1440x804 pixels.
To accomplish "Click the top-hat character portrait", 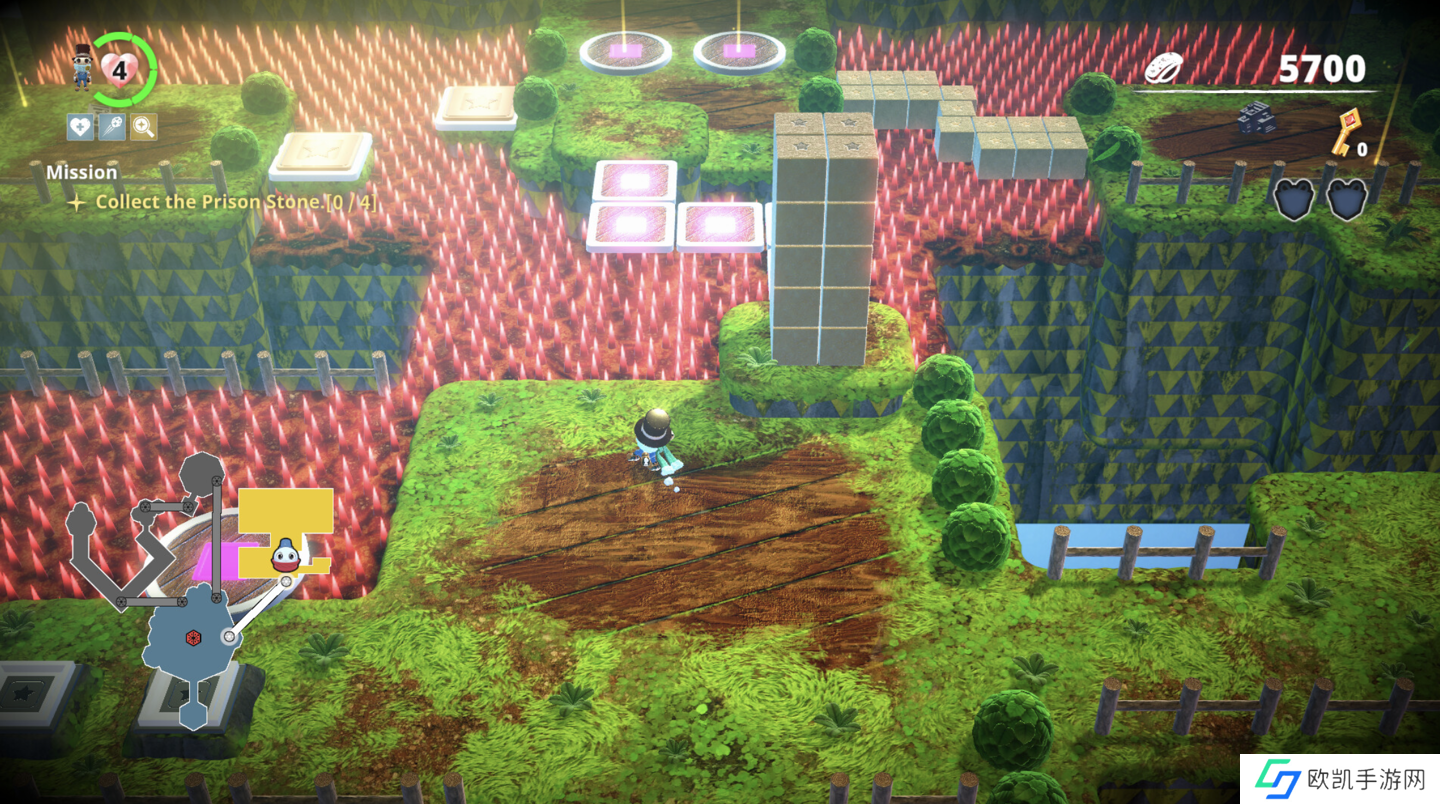I will click(84, 67).
